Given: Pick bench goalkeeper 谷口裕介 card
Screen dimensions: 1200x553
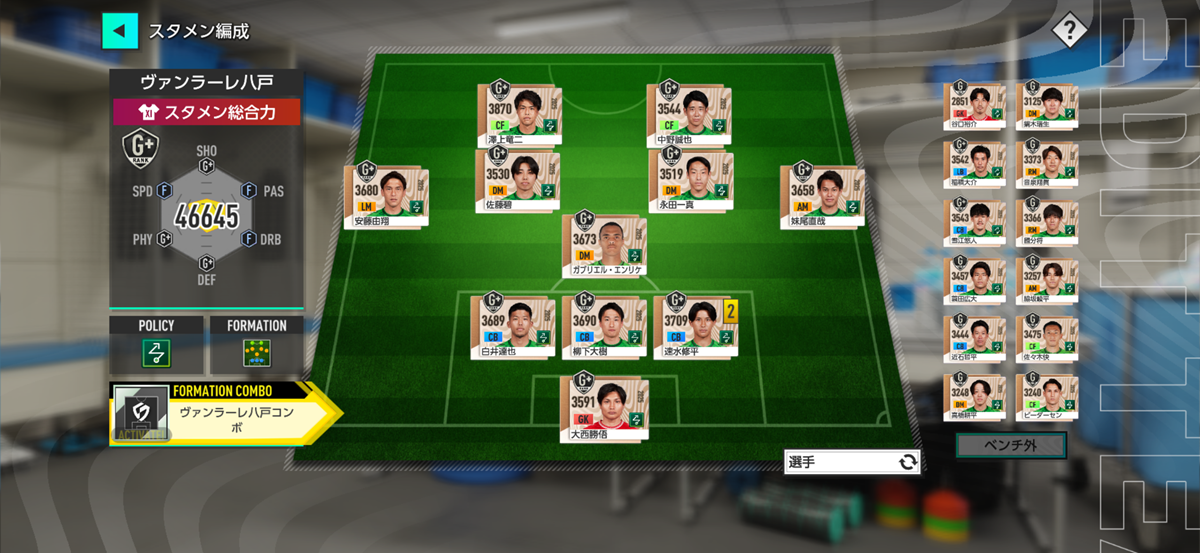Looking at the screenshot, I should (975, 106).
